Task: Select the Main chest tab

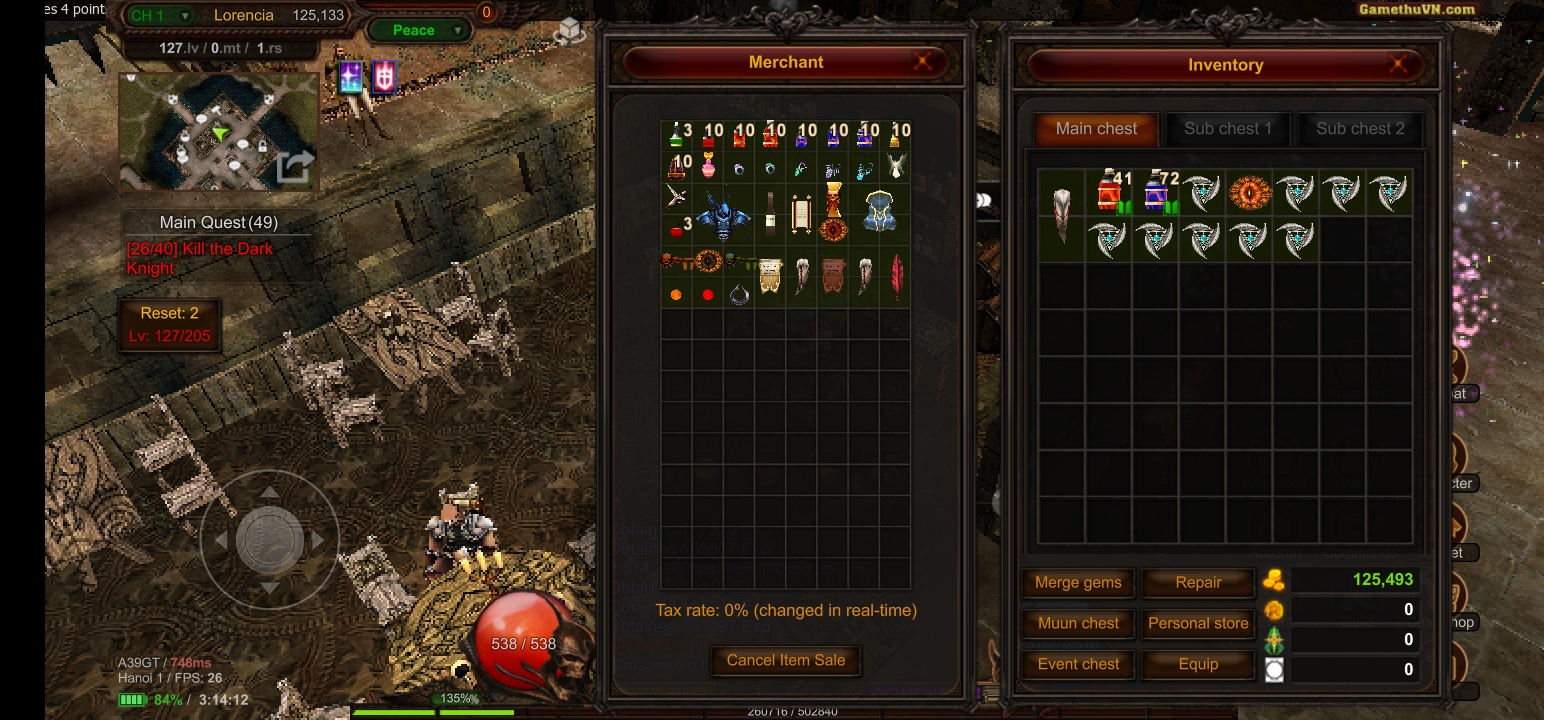Action: point(1096,129)
